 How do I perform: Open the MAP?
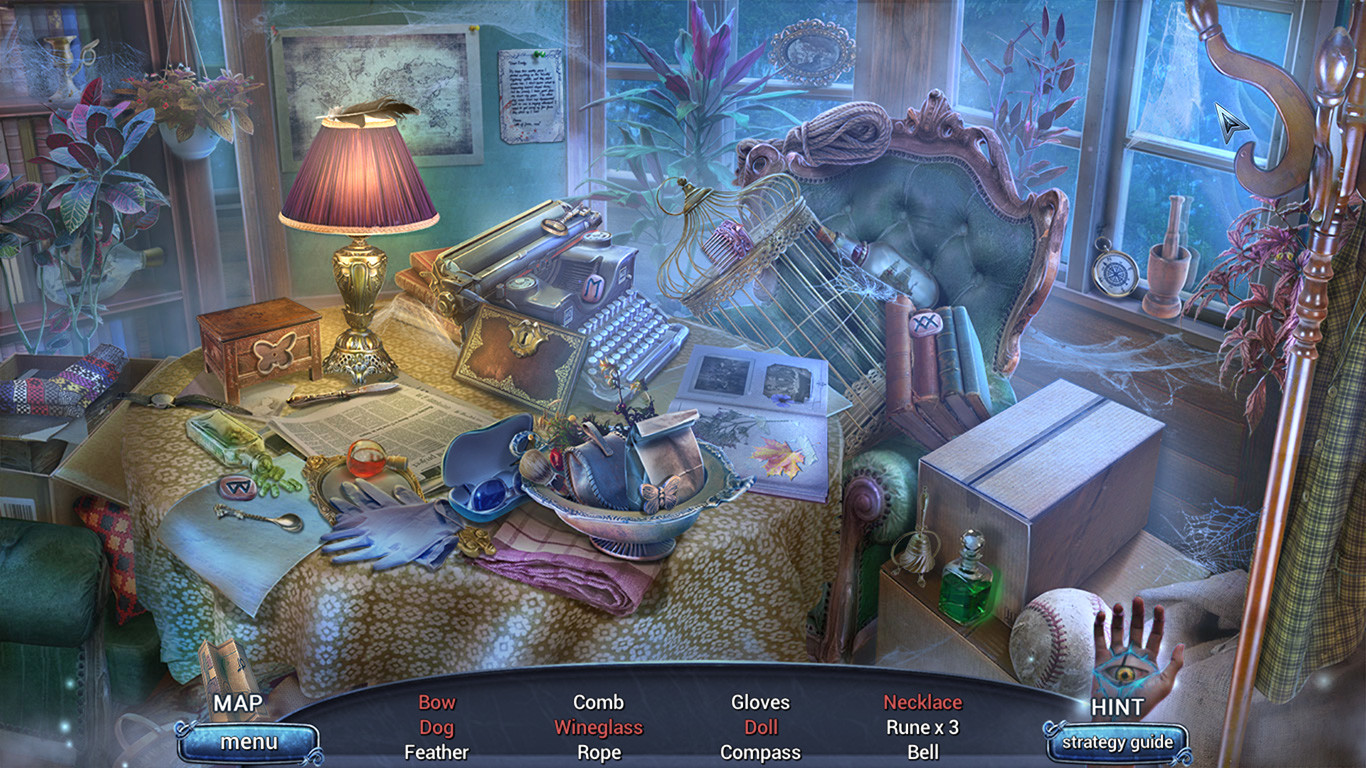[x=240, y=704]
